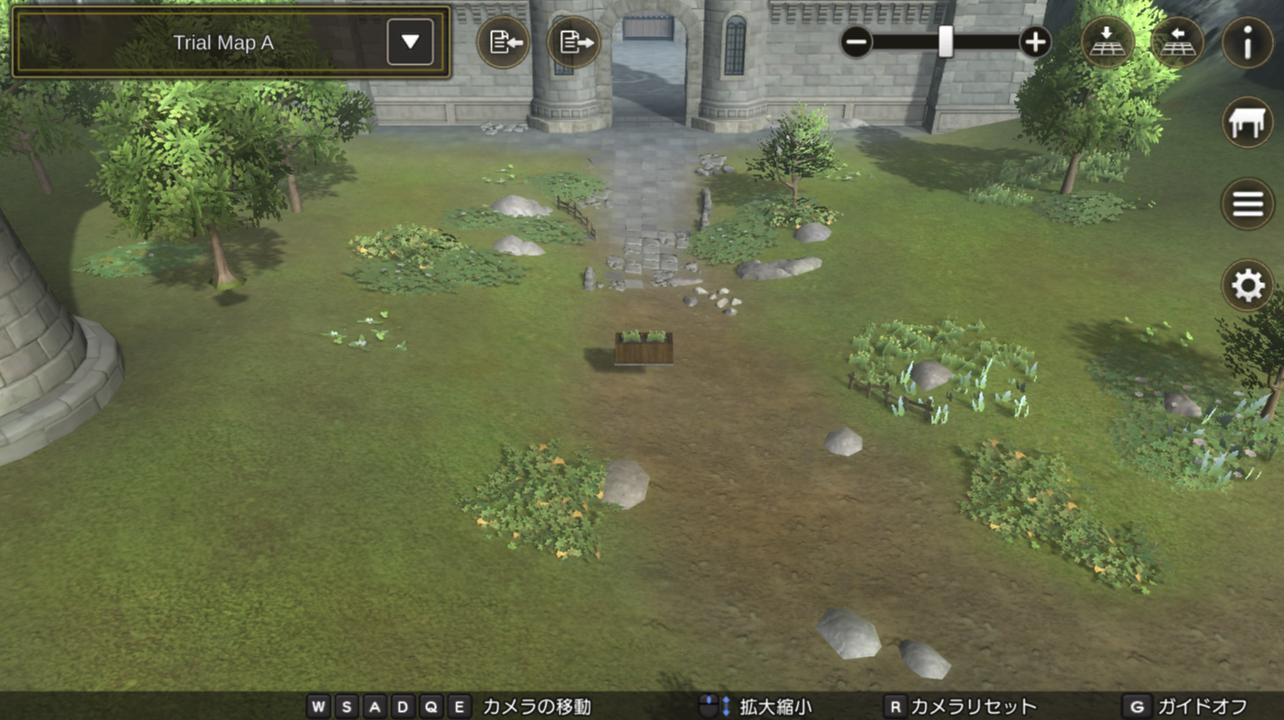Click the zoom slider handle
The width and height of the screenshot is (1284, 720).
945,42
